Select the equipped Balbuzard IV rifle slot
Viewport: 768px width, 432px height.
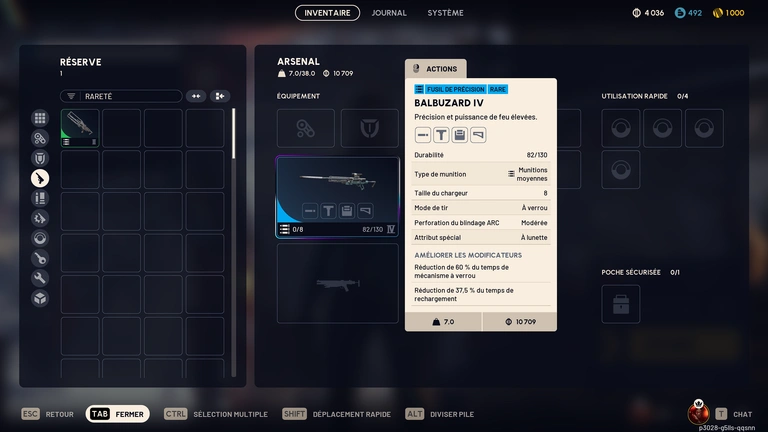point(338,196)
